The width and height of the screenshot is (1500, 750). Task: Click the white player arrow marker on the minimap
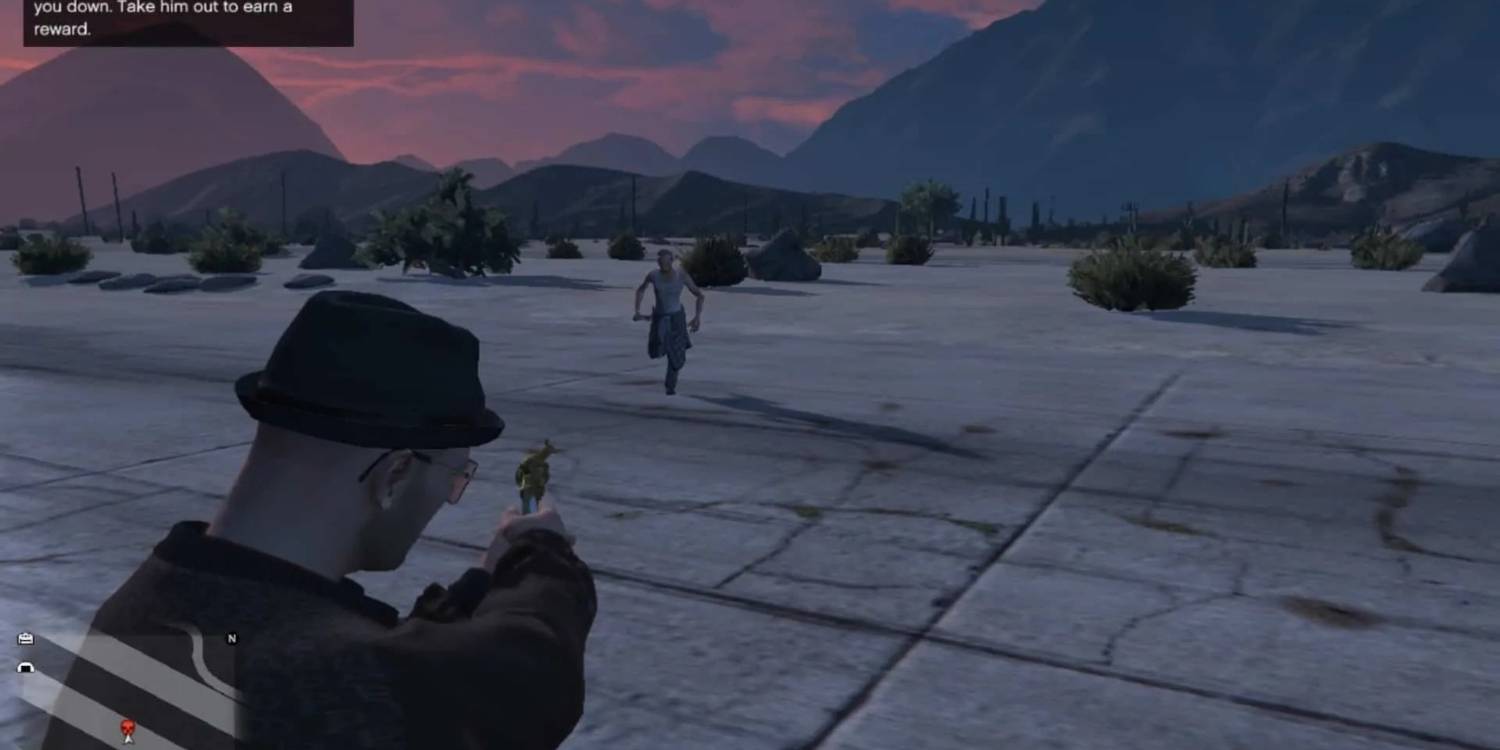pyautogui.click(x=128, y=740)
